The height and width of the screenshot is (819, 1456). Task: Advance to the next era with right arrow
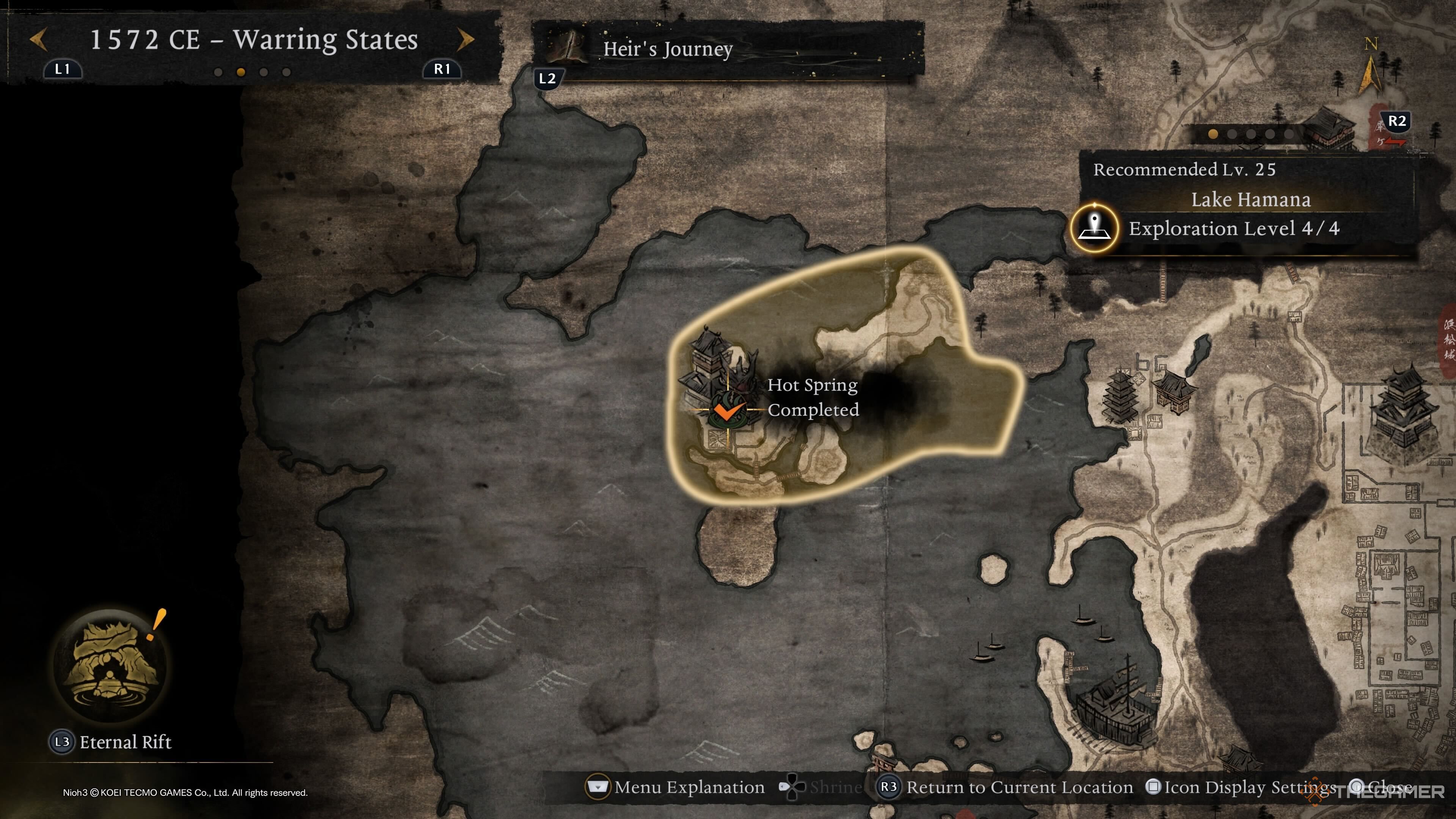464,39
